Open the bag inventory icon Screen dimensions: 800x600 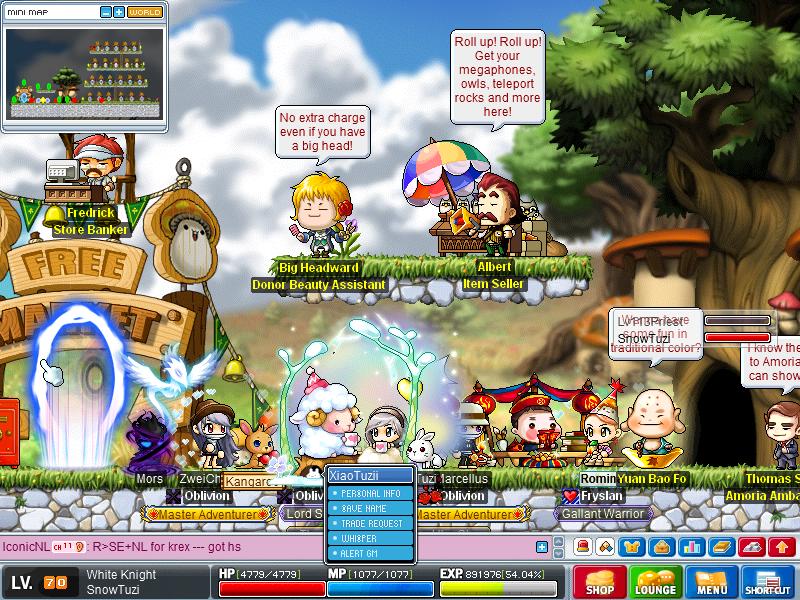click(661, 547)
